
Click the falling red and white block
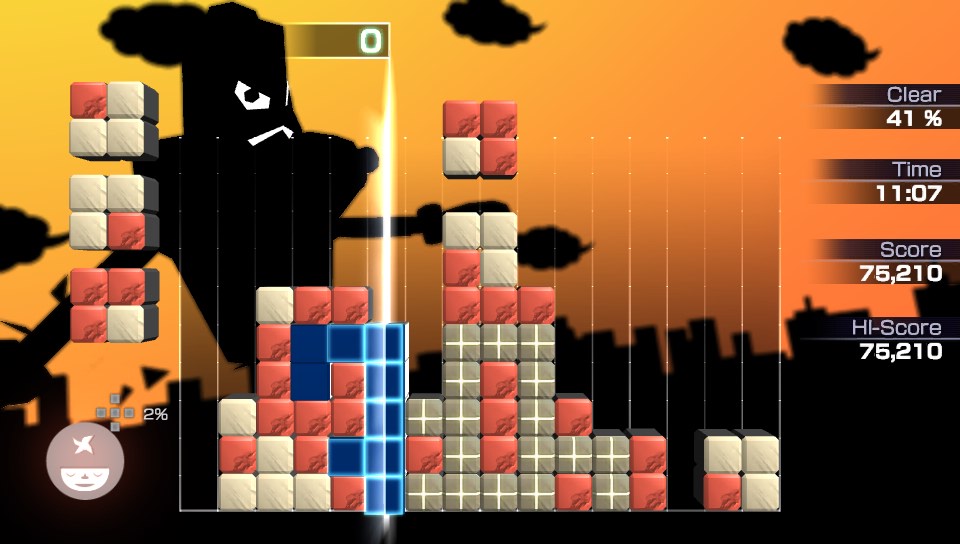[480, 137]
